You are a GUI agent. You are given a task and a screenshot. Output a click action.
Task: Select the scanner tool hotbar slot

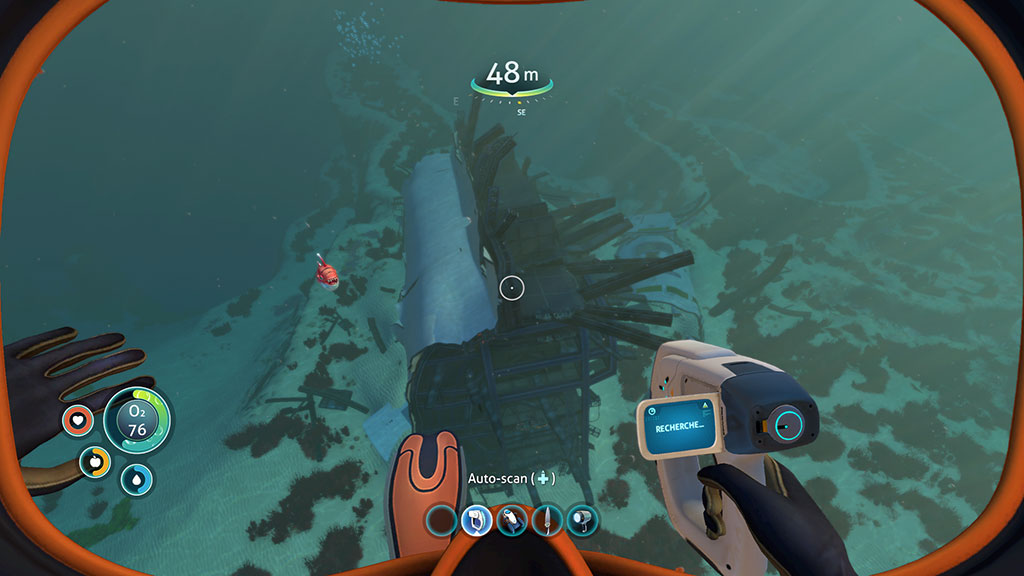[476, 520]
